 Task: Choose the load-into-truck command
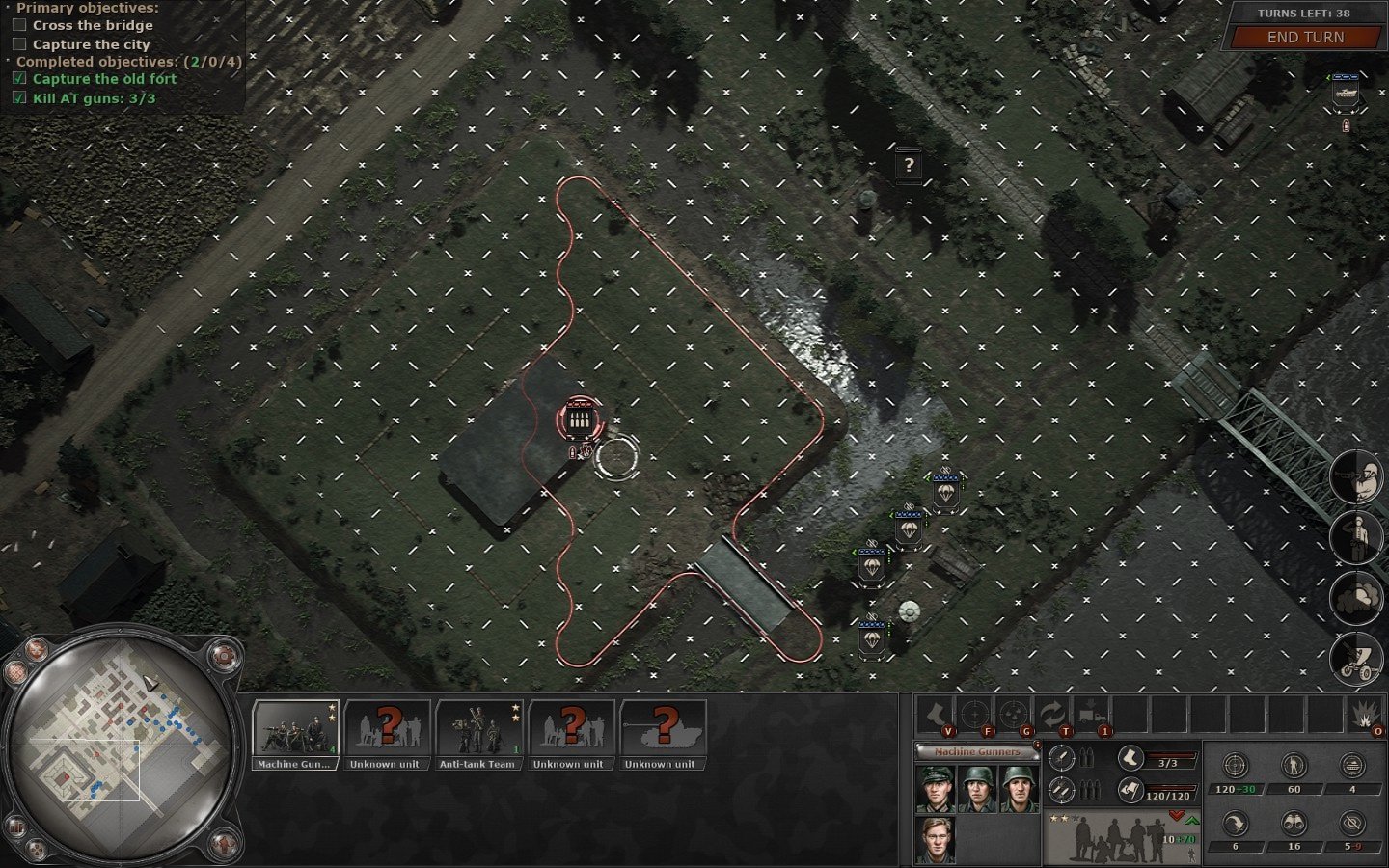tap(1090, 716)
